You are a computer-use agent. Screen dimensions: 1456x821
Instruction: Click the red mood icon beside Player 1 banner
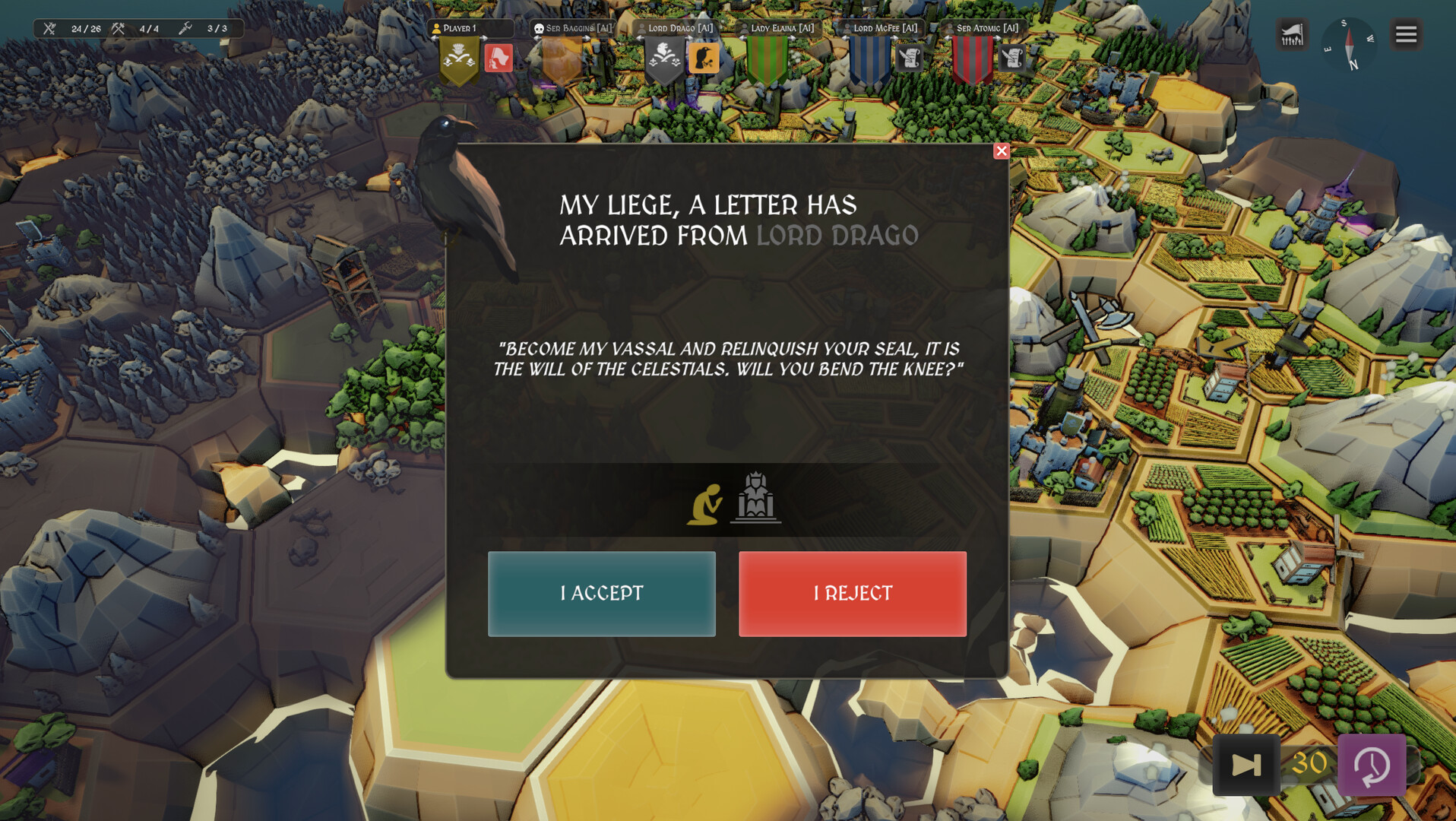(499, 57)
